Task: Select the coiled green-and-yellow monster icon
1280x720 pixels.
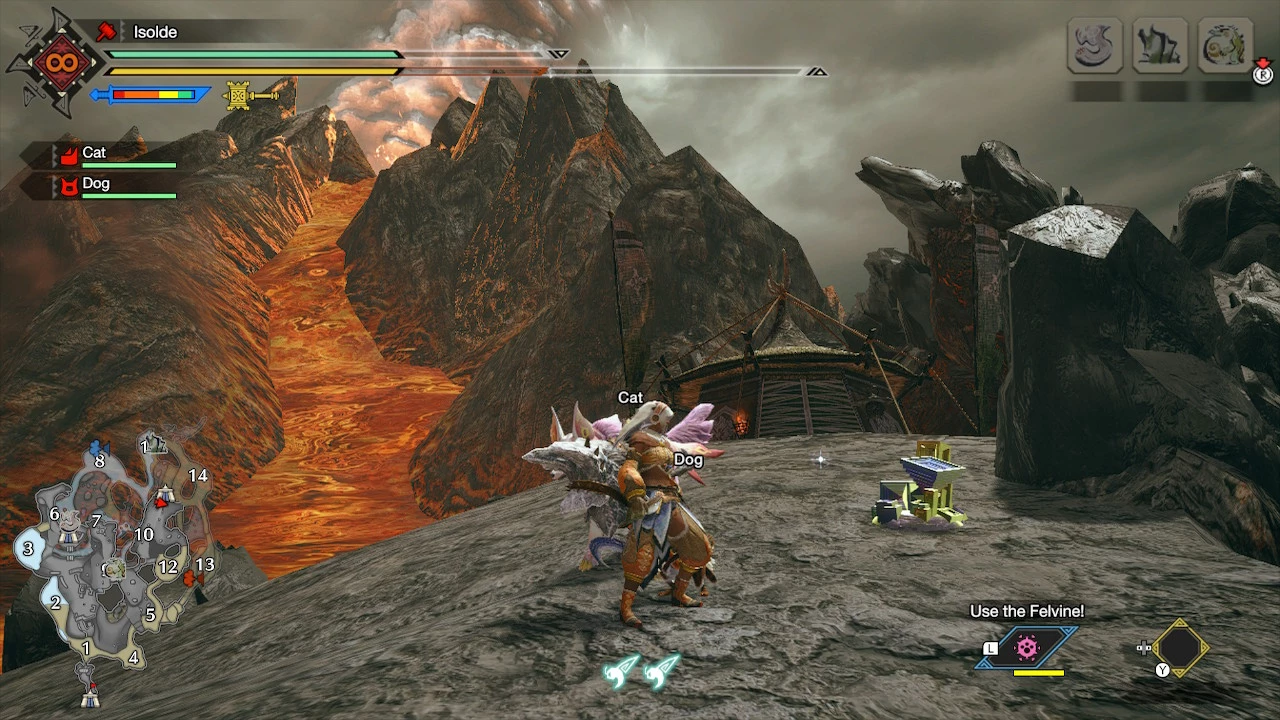Action: tap(1225, 45)
